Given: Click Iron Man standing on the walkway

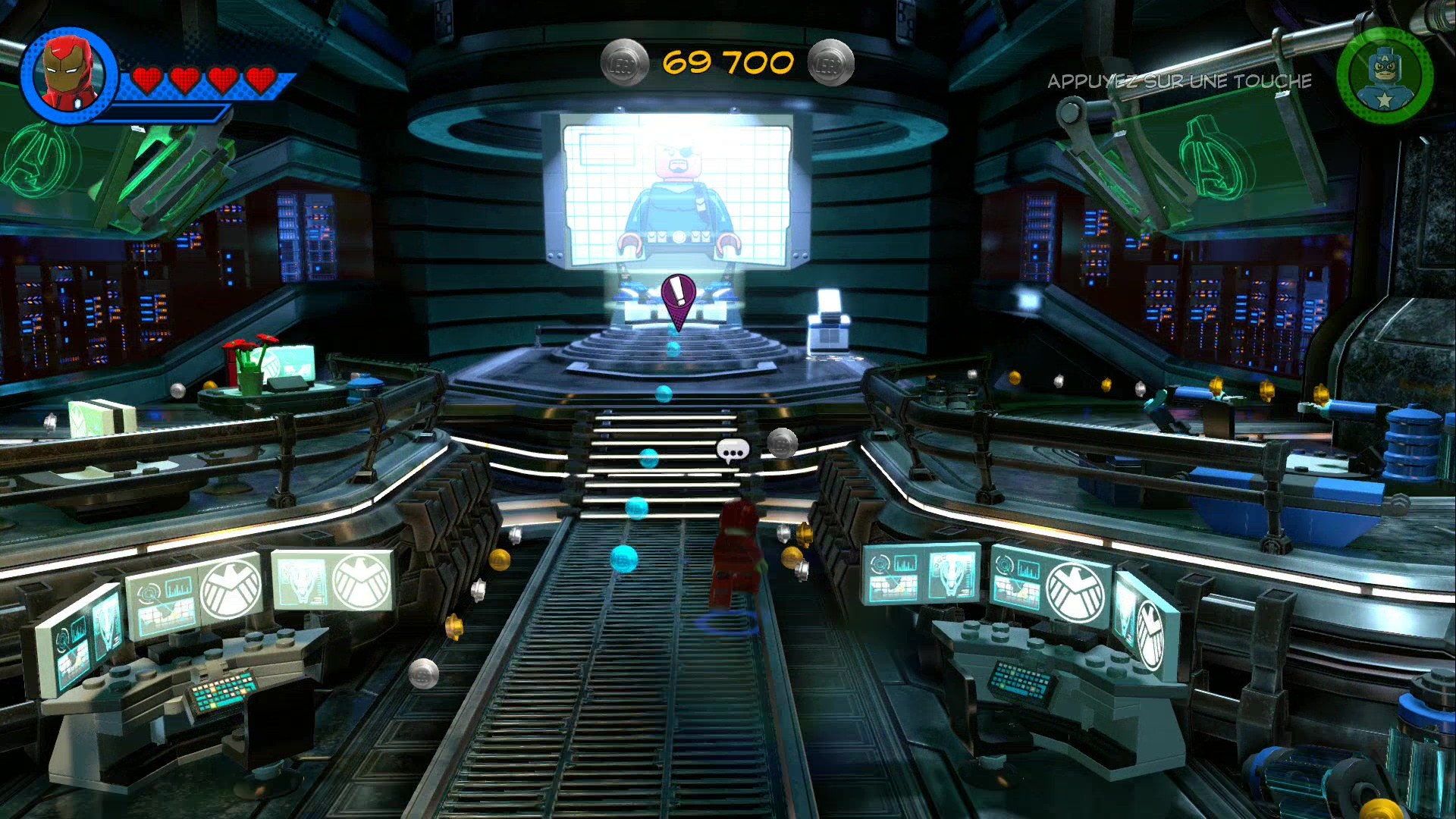Looking at the screenshot, I should tap(736, 554).
